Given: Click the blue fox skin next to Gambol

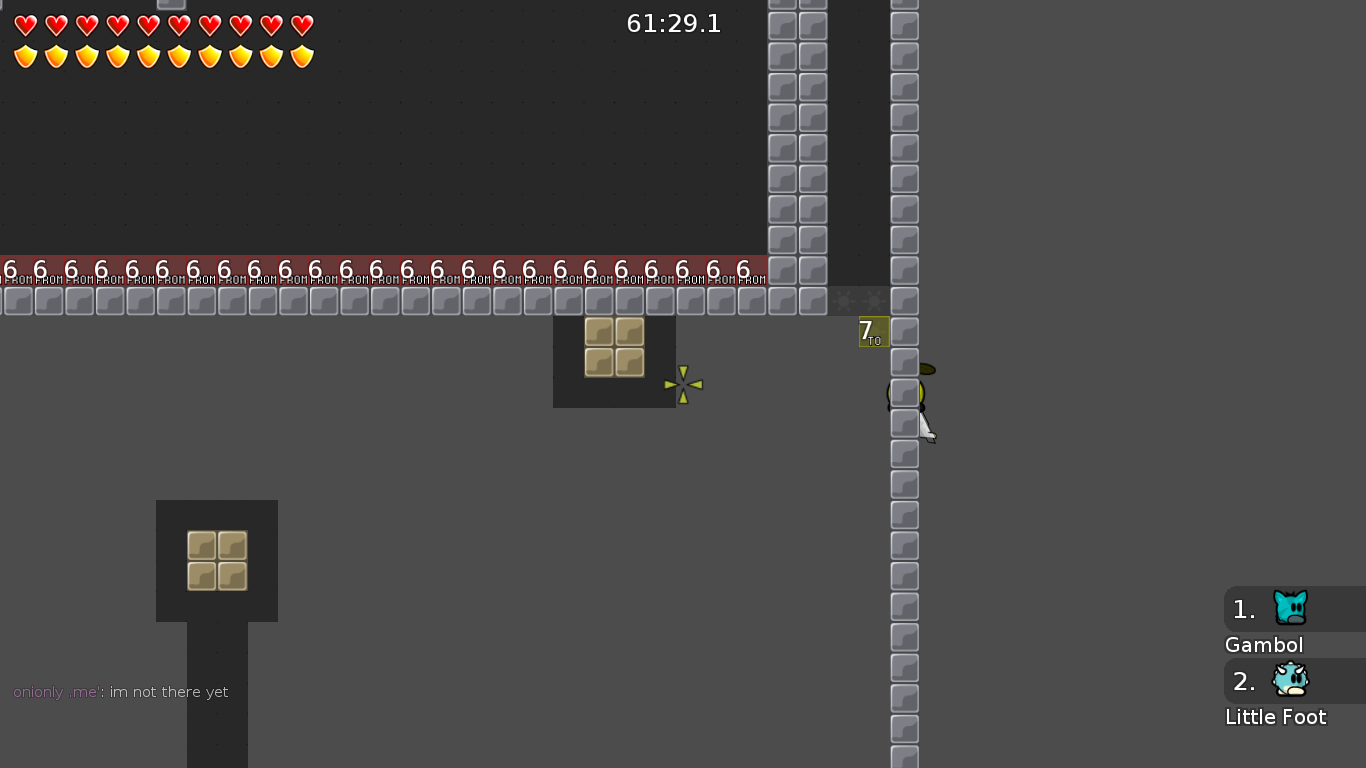Looking at the screenshot, I should (x=1290, y=609).
